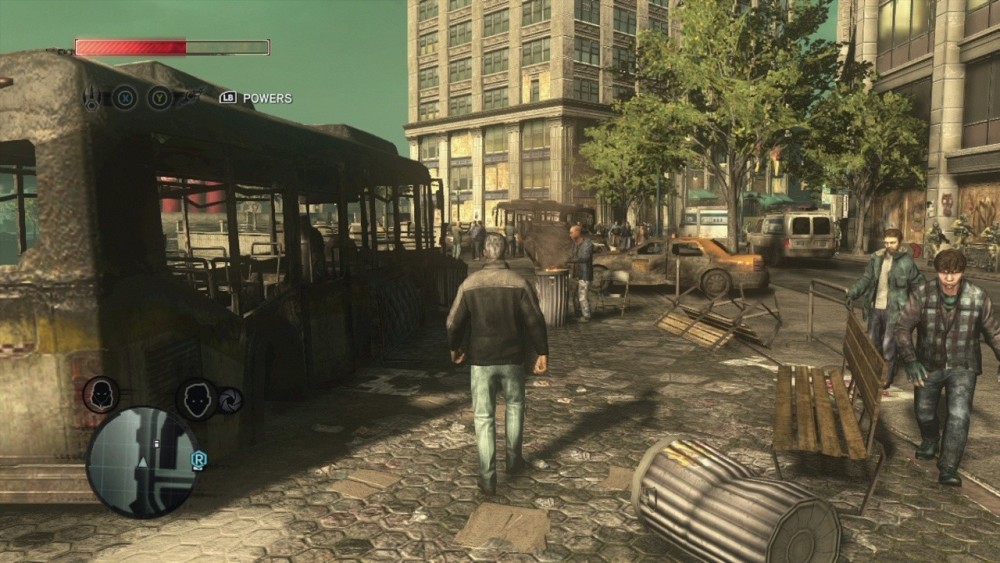Select the weapon power icon beside Y

coord(191,97)
